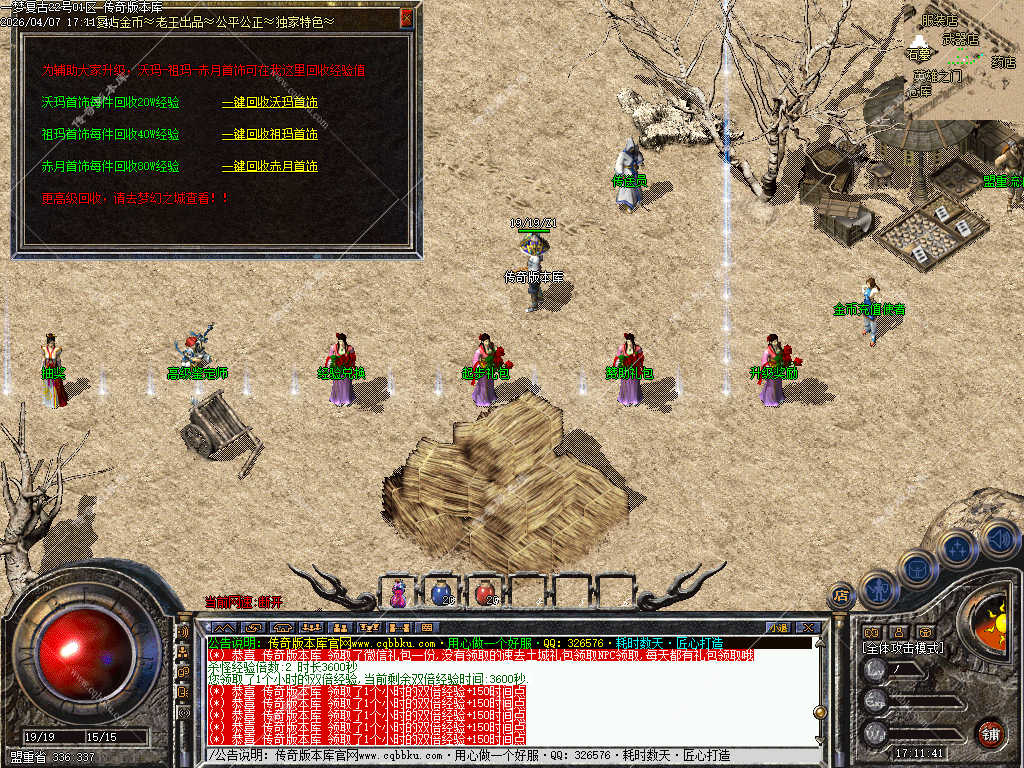Switch the 全体攻击模式 attack mode label
Viewport: 1024px width, 768px height.
[903, 648]
